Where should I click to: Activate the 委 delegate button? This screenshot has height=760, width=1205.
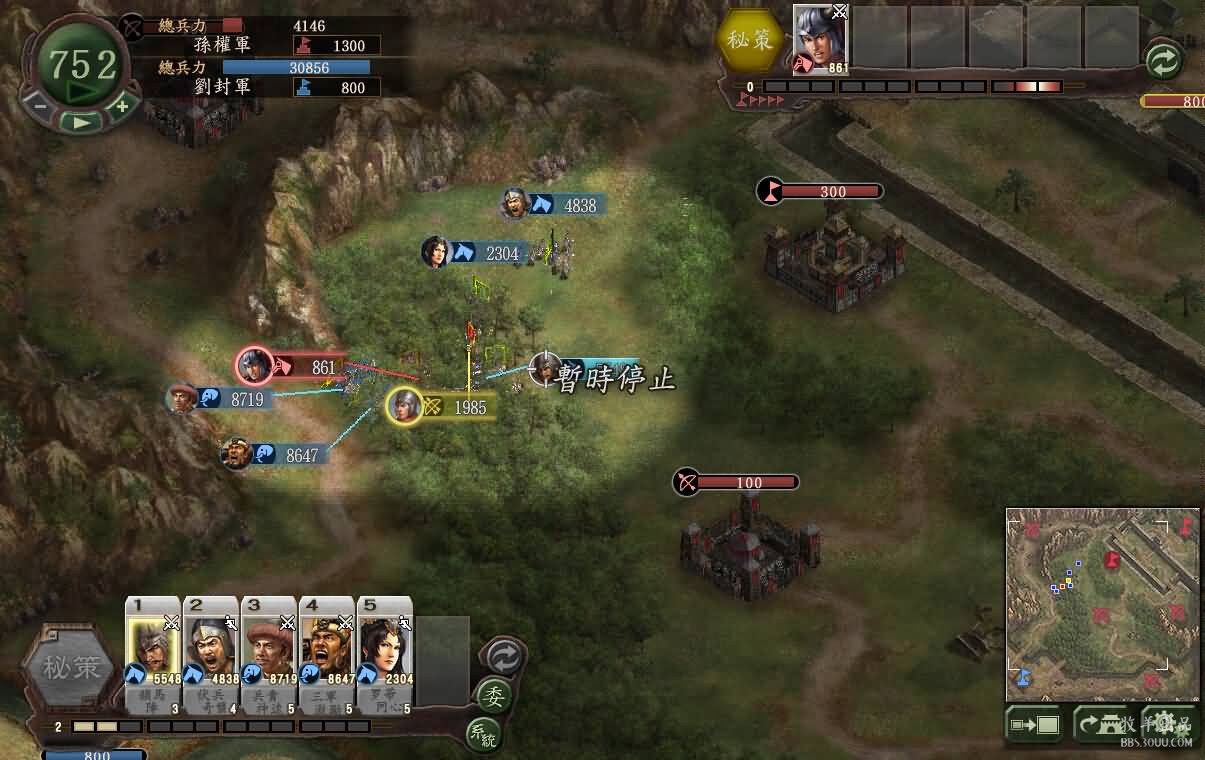pyautogui.click(x=492, y=695)
